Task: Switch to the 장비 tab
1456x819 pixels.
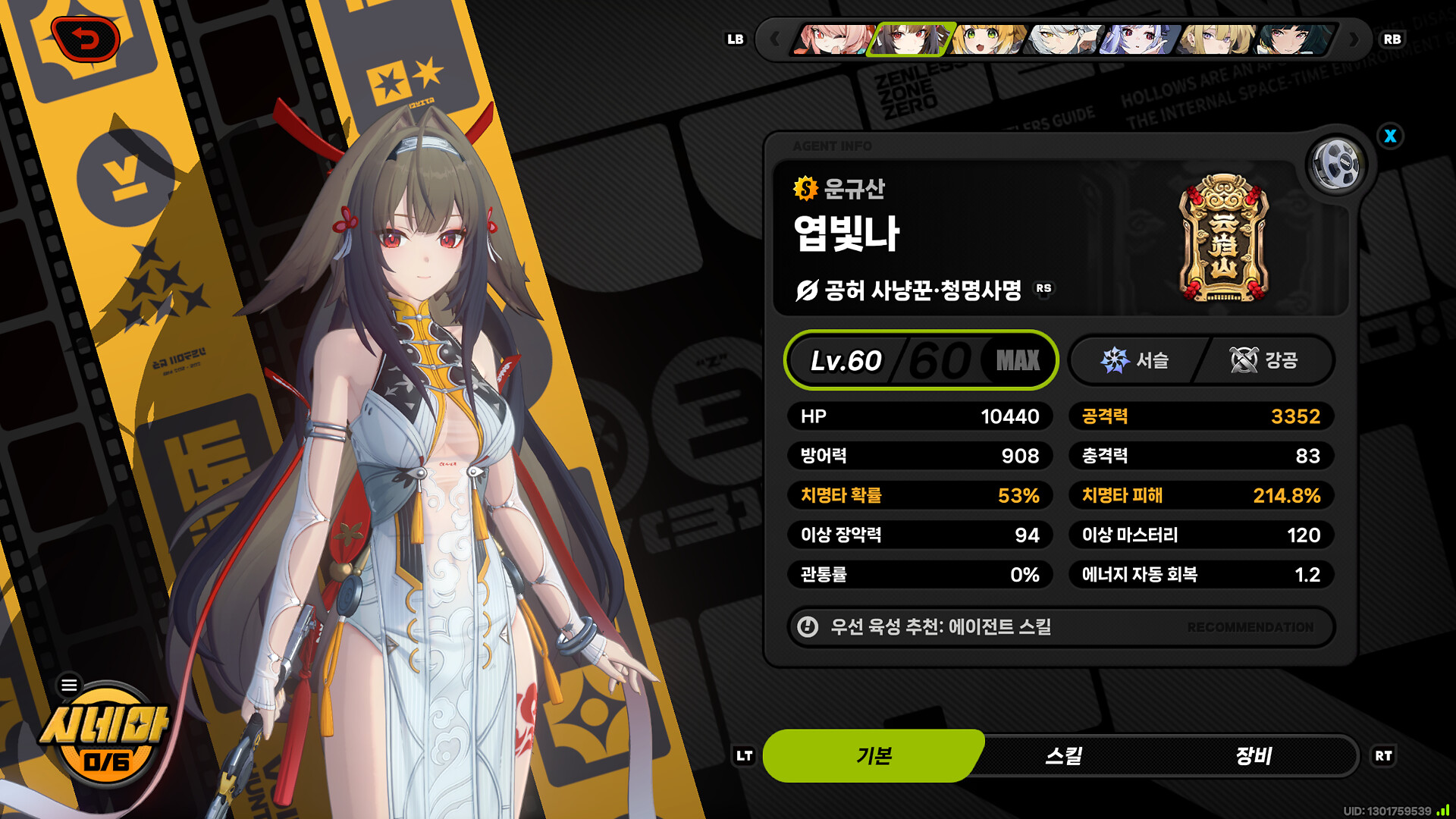Action: tap(1253, 756)
